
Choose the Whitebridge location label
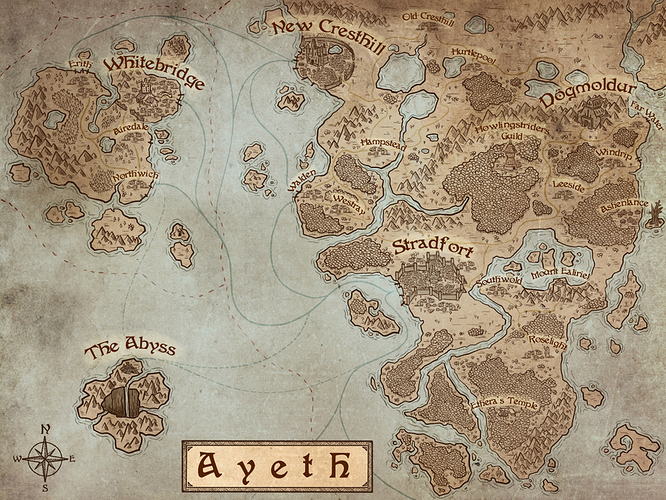(x=153, y=73)
